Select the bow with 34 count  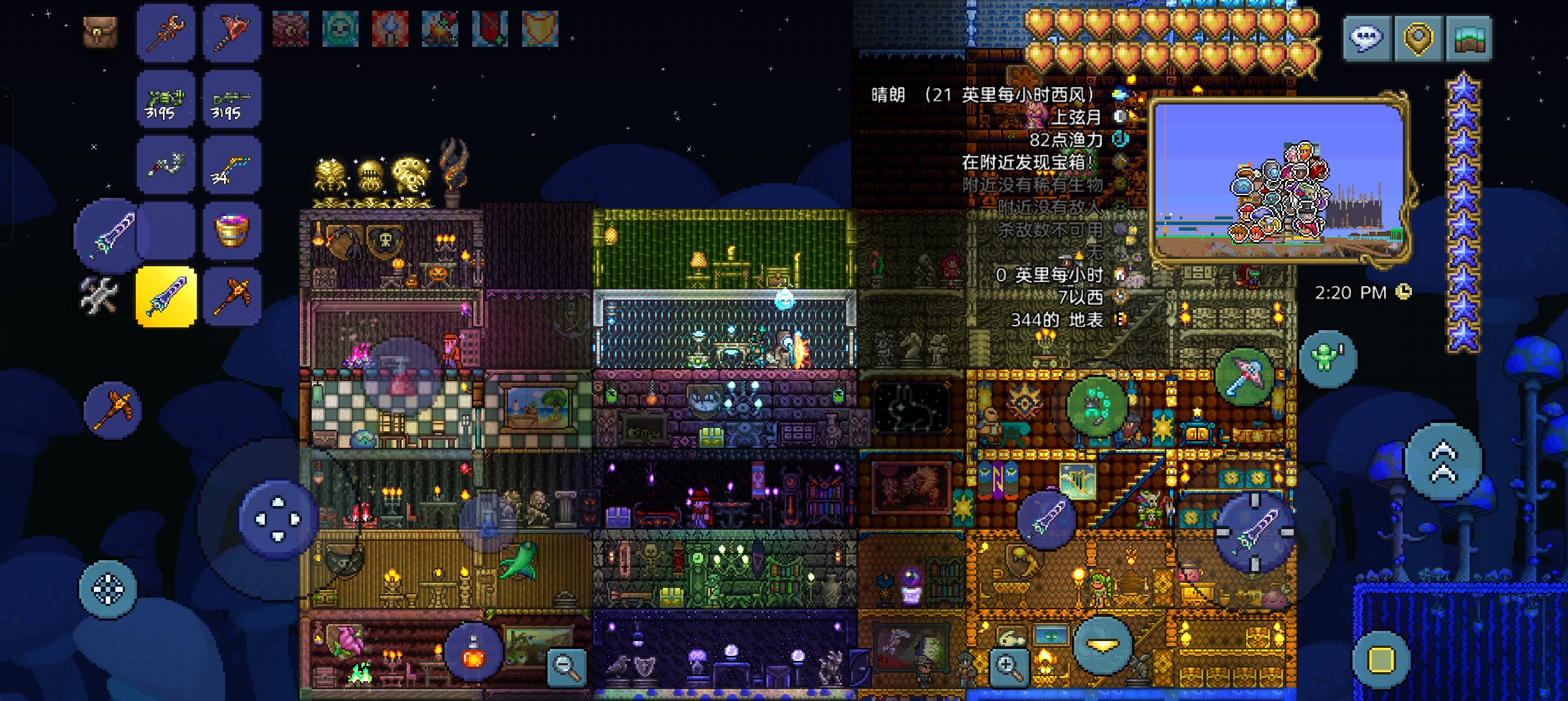point(232,165)
